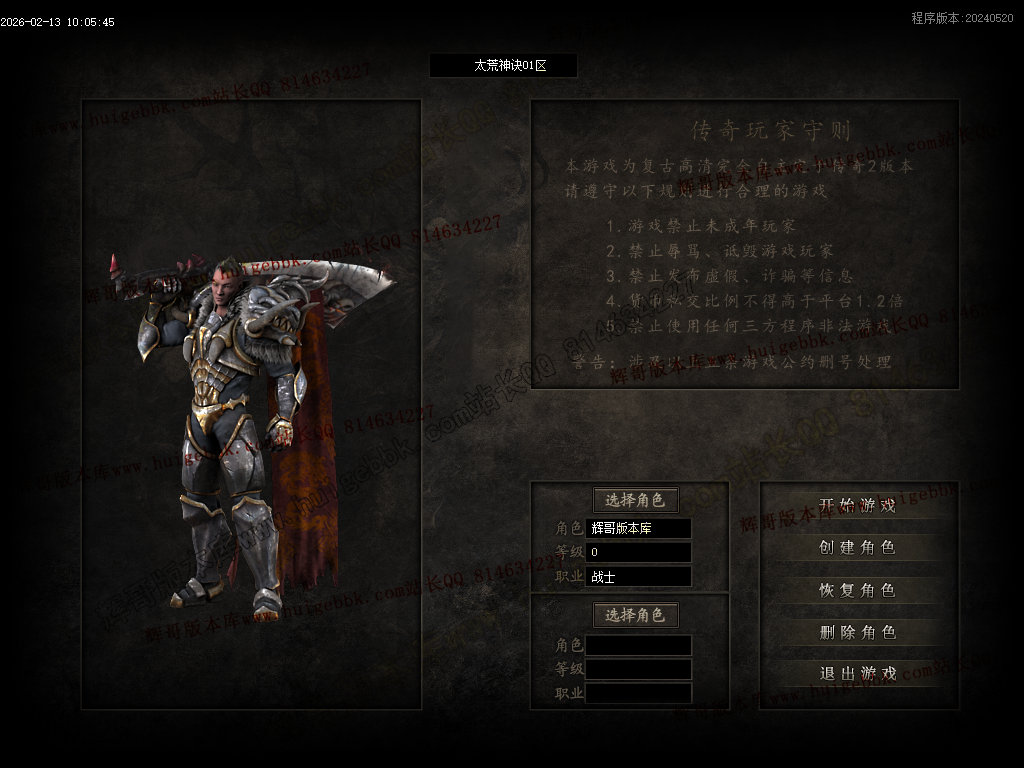Select 恢复角色 to restore a character
Image resolution: width=1024 pixels, height=768 pixels.
tap(857, 590)
